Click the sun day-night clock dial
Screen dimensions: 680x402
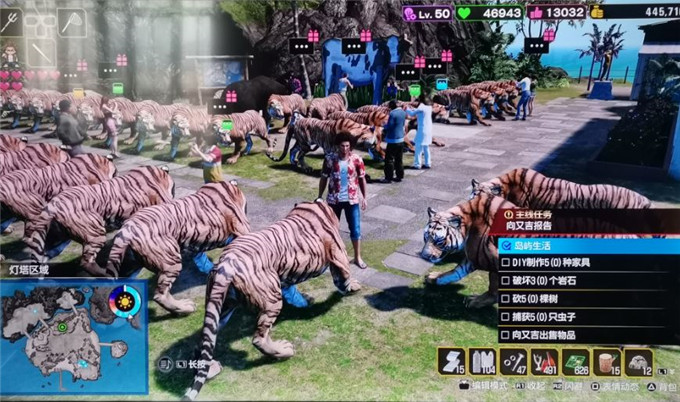tap(125, 300)
